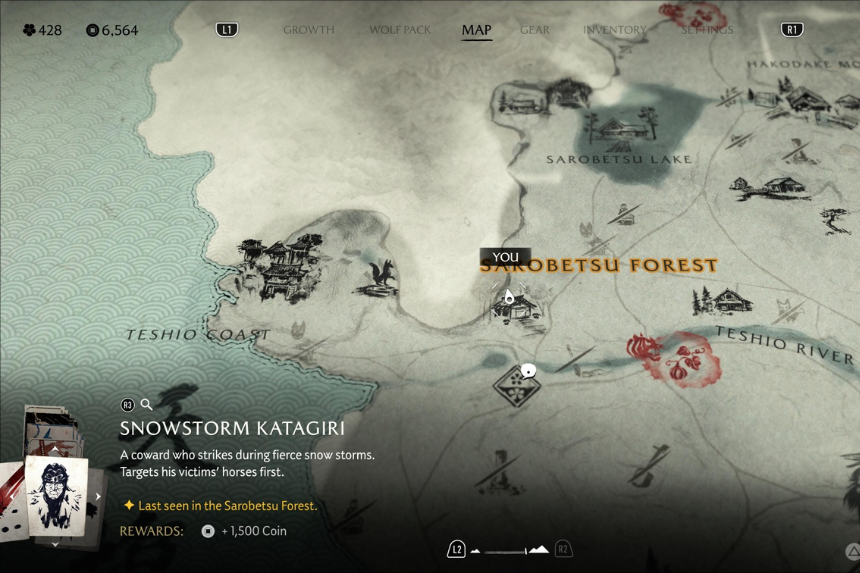Select the fox icon map marker
This screenshot has height=573, width=860.
pos(379,279)
